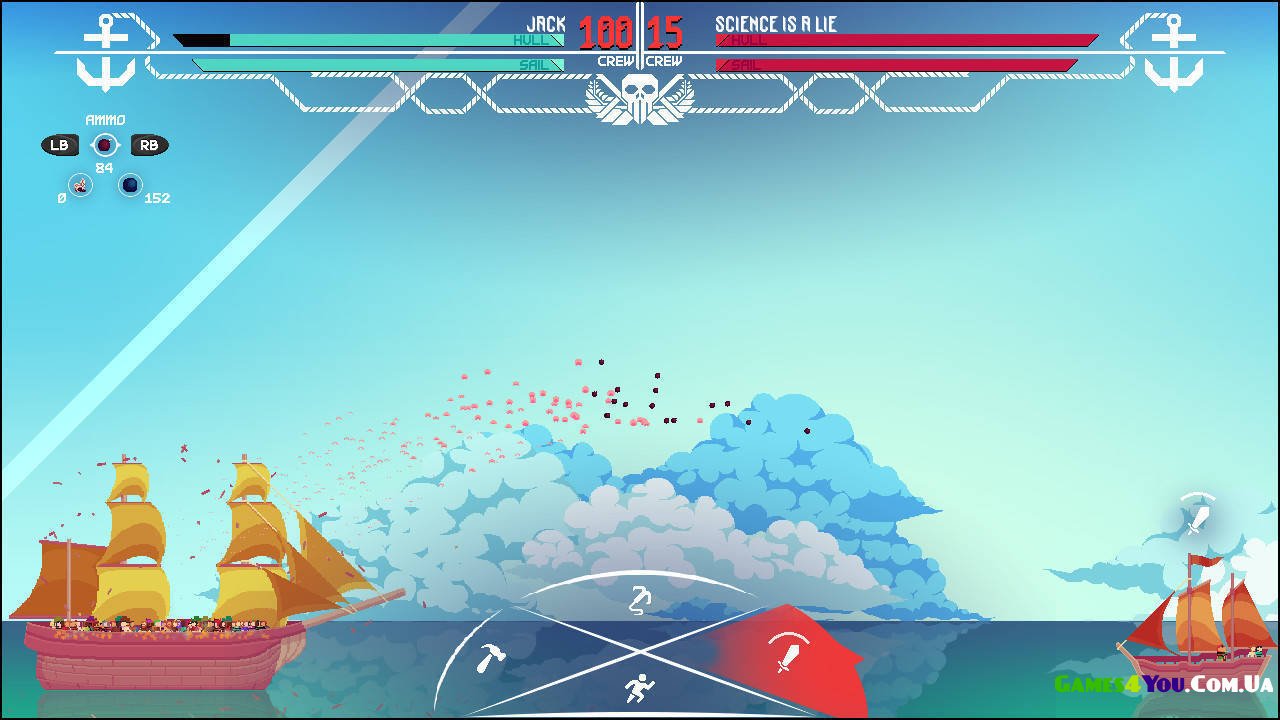Select the red bomb ammo
Screen dimensions: 1280x720
(x=104, y=146)
